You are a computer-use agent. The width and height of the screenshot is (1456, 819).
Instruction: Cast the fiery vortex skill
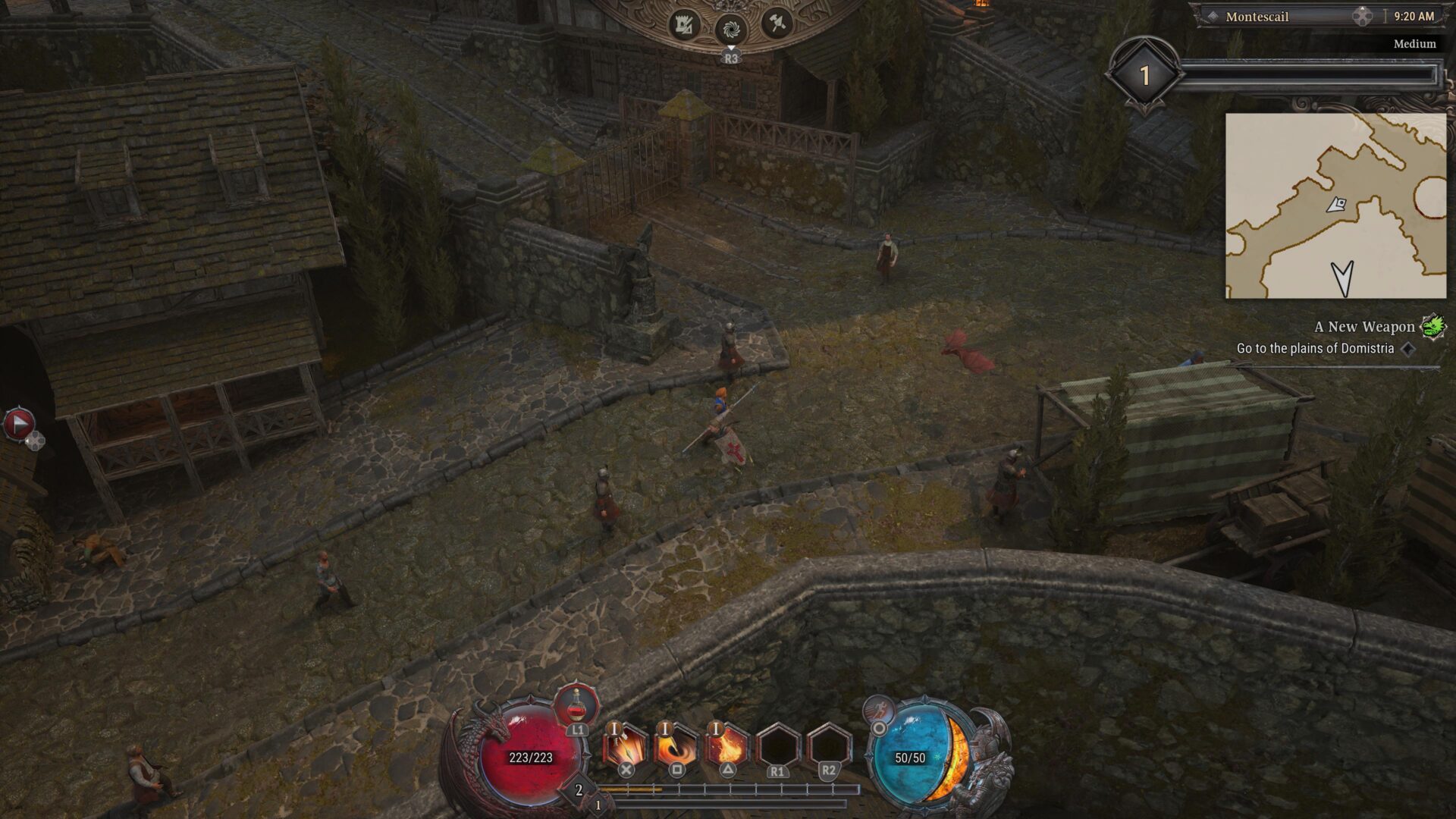coord(676,745)
